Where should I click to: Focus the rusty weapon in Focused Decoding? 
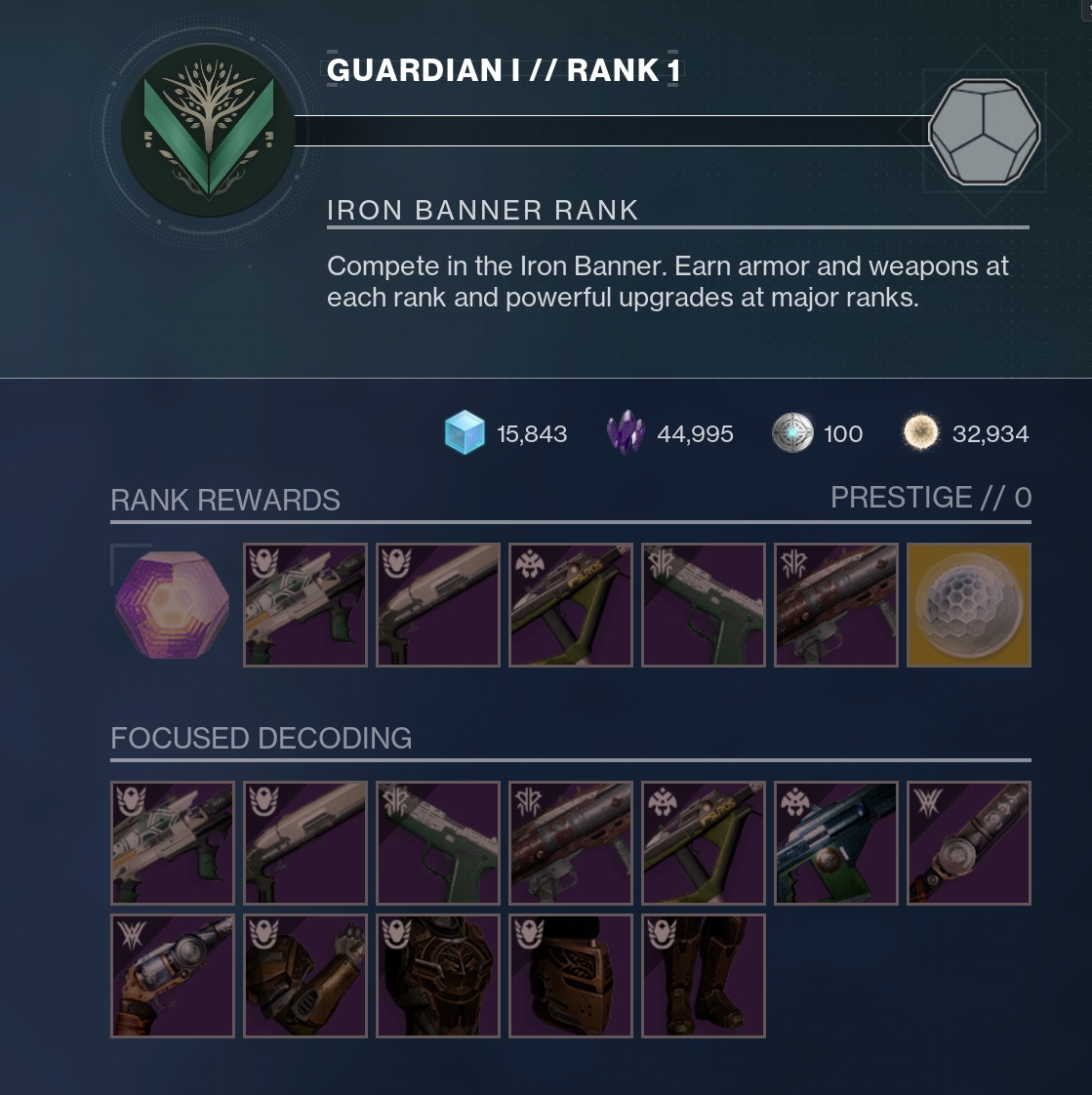pos(570,843)
